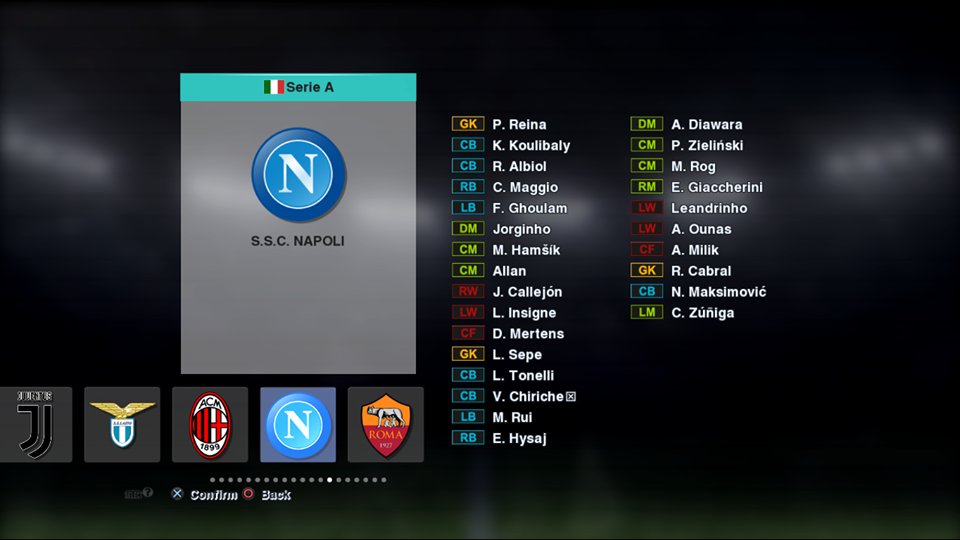Choose the AS Roma team tile
960x540 pixels.
[x=386, y=425]
